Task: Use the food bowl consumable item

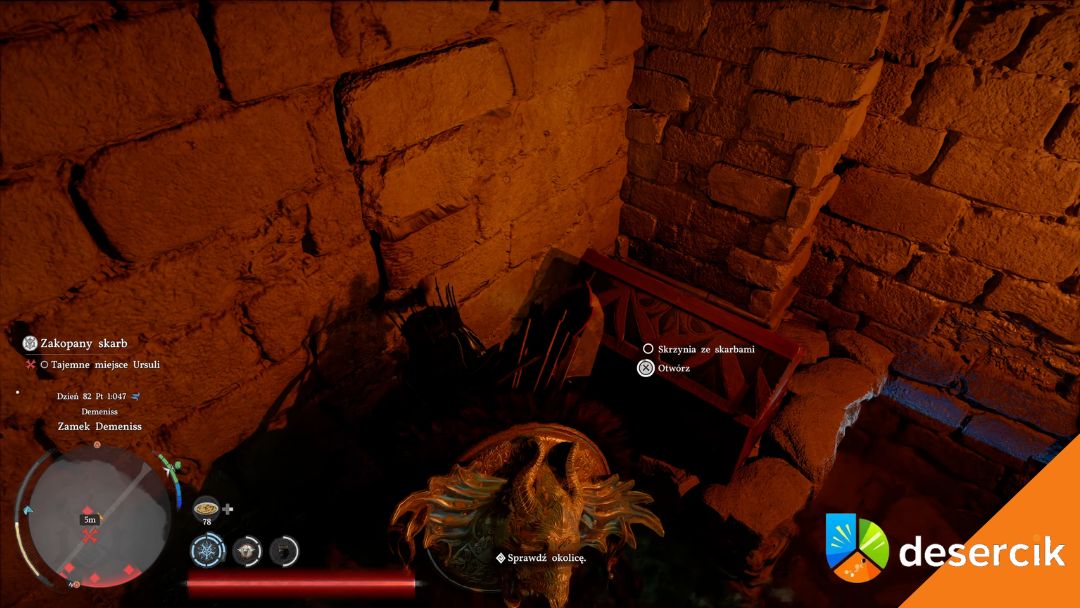Action: pos(207,507)
